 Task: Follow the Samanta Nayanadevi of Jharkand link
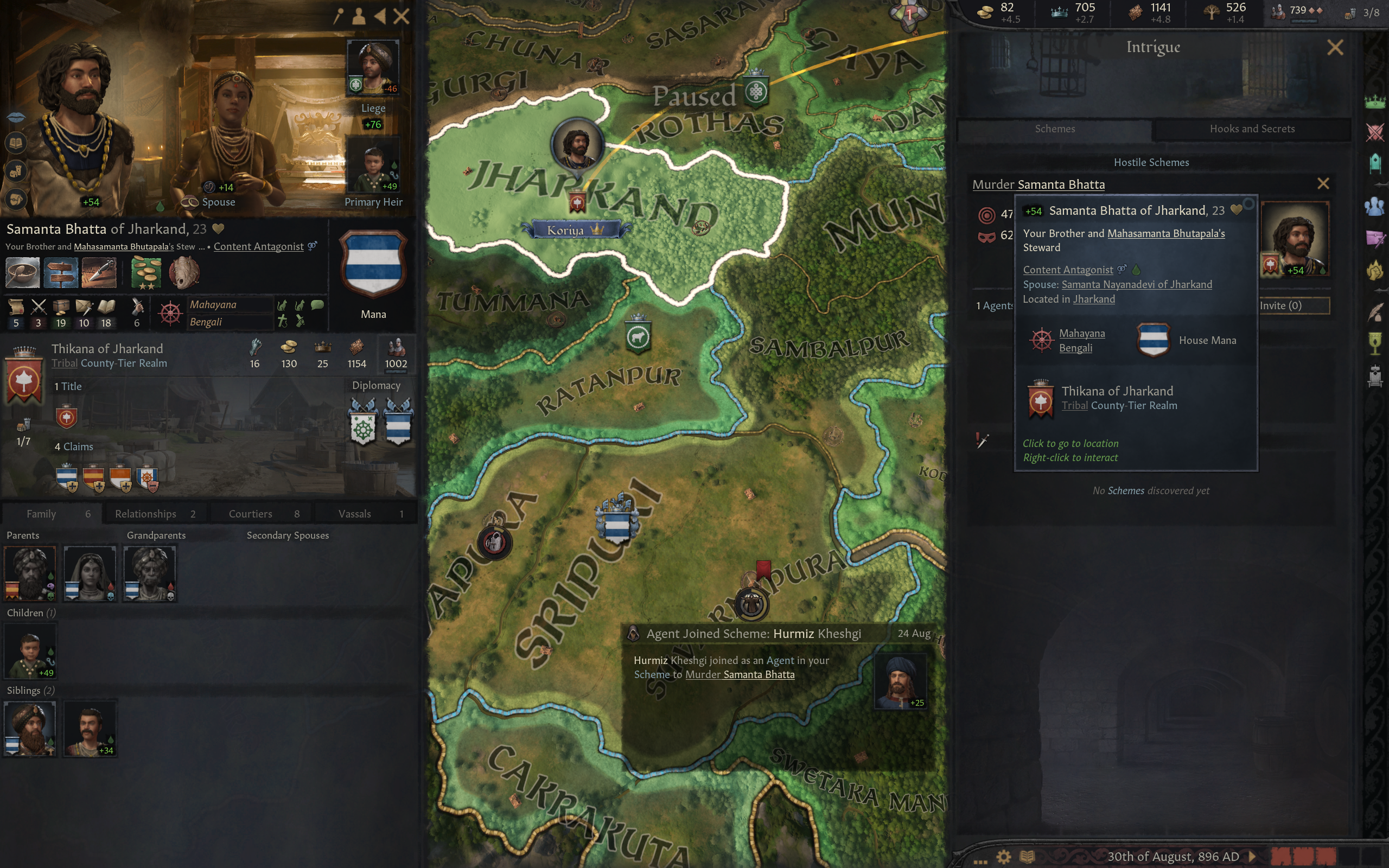click(x=1137, y=285)
